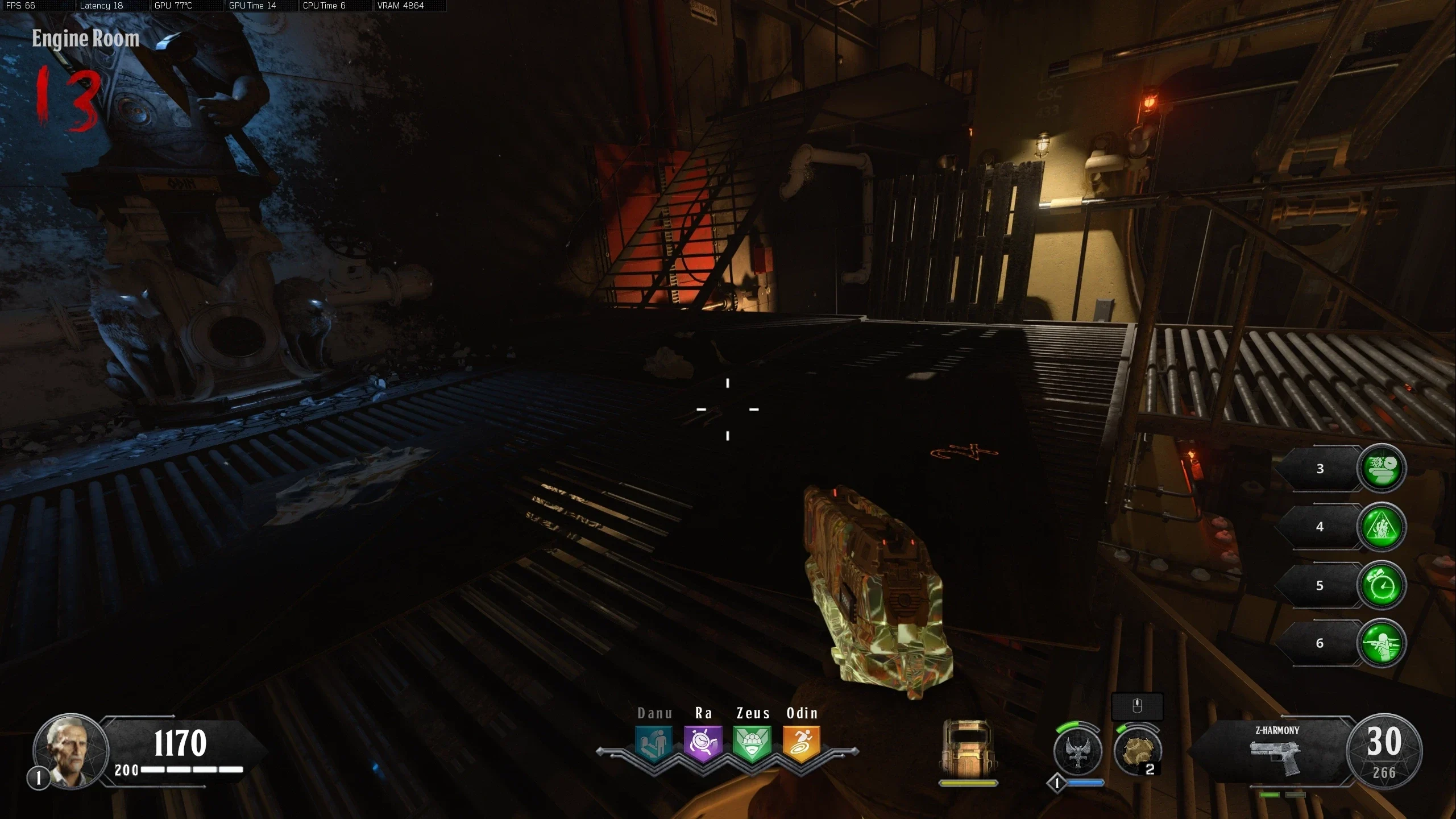The height and width of the screenshot is (819, 1456).
Task: Choose the Odin orange running figure perk
Action: coord(802,743)
